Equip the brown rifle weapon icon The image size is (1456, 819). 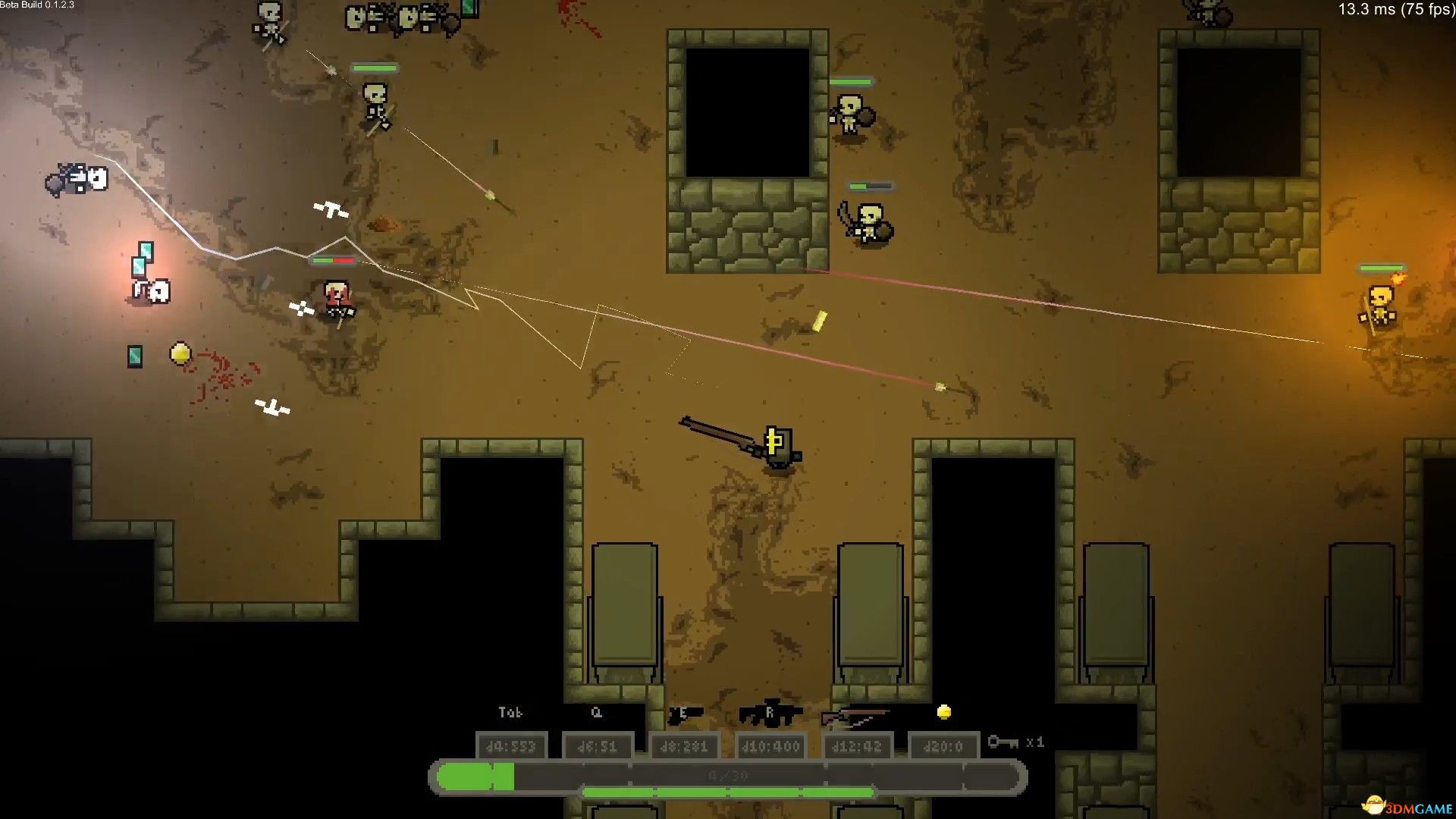[x=855, y=716]
